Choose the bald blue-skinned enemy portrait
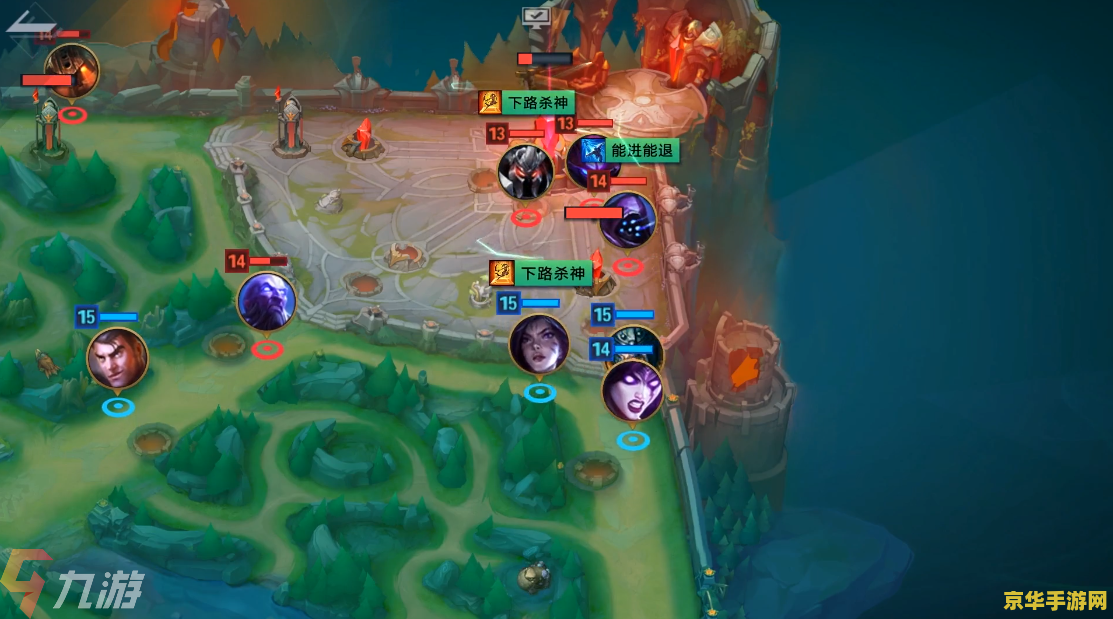1113x619 pixels. point(266,301)
